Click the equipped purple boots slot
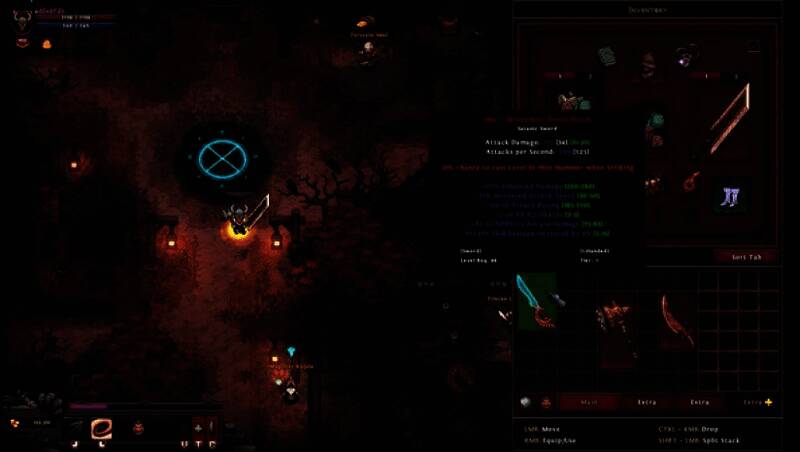This screenshot has height=452, width=800. tap(727, 196)
